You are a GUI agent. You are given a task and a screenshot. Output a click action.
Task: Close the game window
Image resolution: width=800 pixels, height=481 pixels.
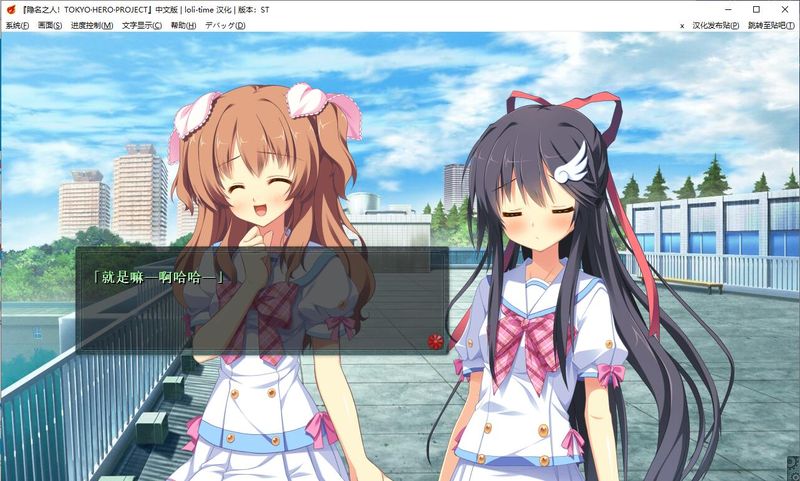pyautogui.click(x=785, y=9)
